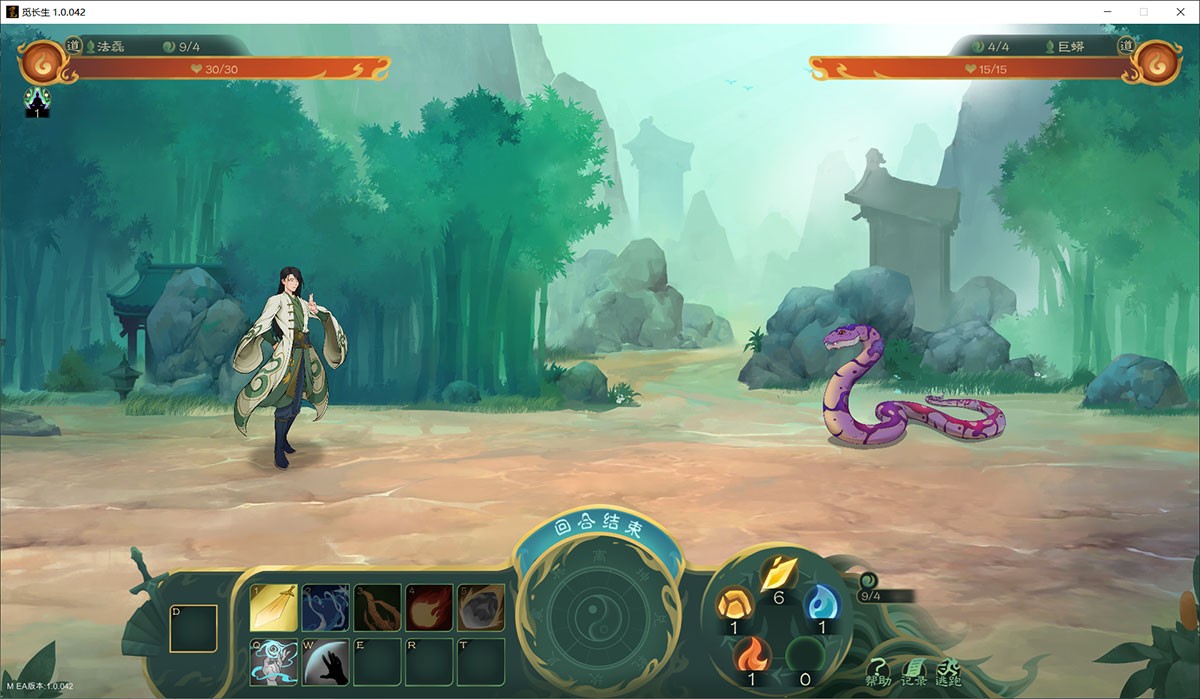Choose the red fire element orb
Viewport: 1200px width, 699px height.
(x=750, y=657)
